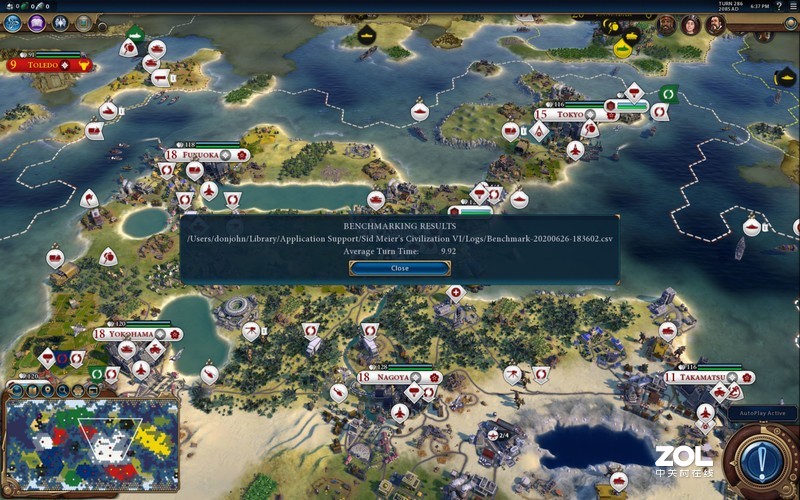Open the purple civics tree button
The image size is (800, 500).
click(39, 24)
